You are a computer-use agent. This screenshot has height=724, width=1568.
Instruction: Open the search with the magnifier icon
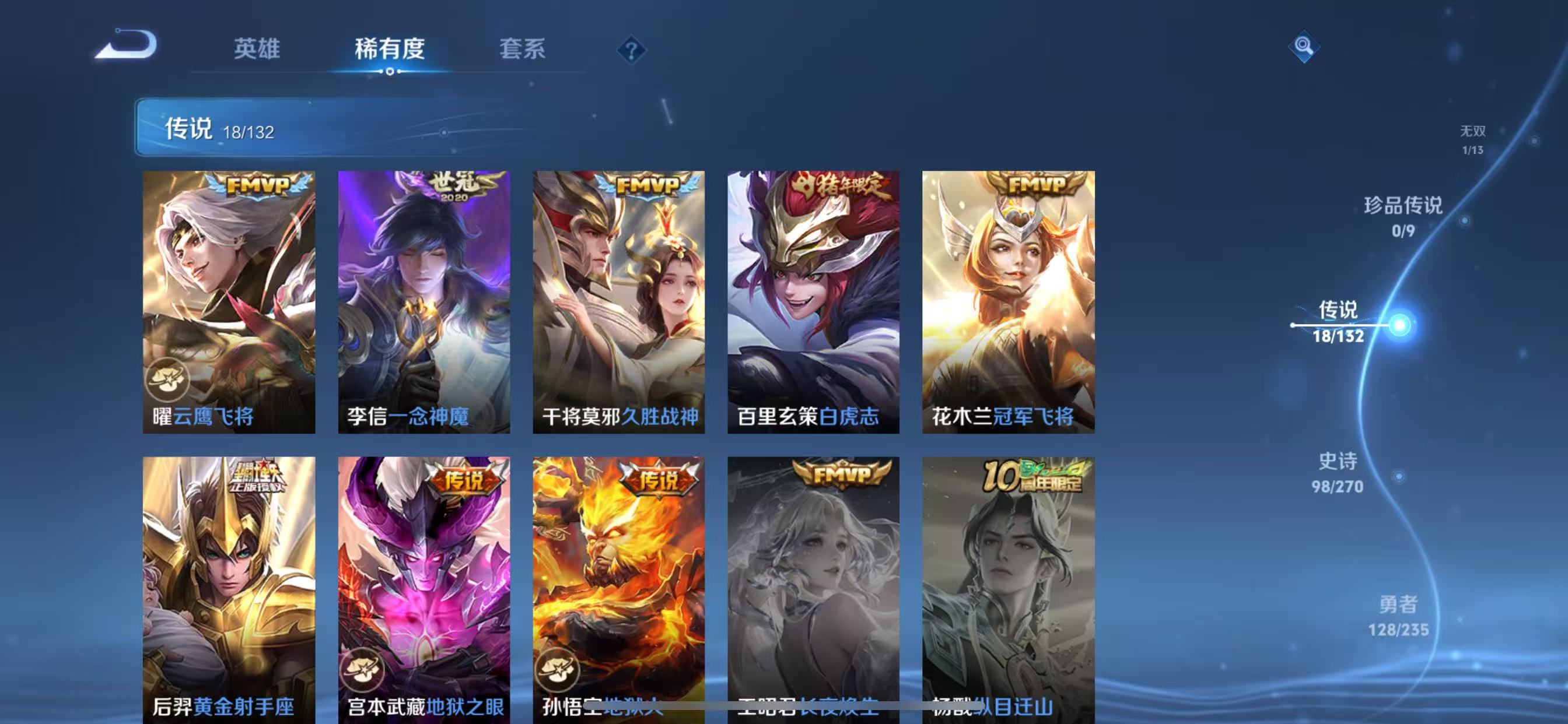[x=1304, y=46]
